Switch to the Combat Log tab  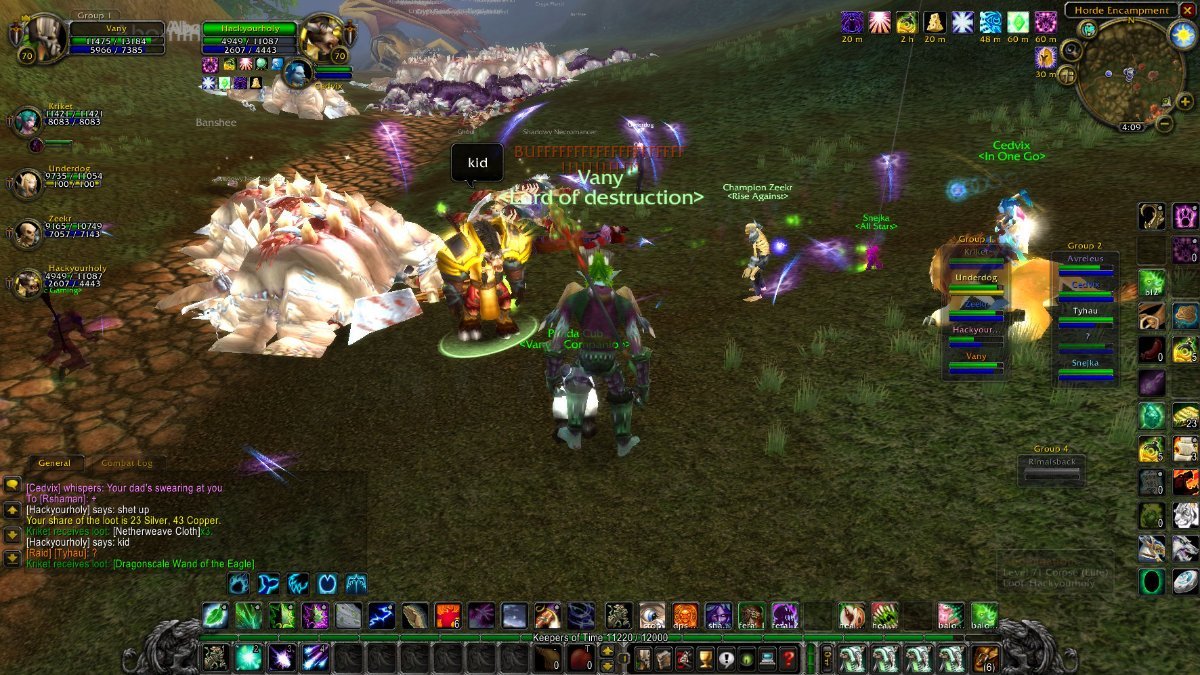tap(126, 463)
